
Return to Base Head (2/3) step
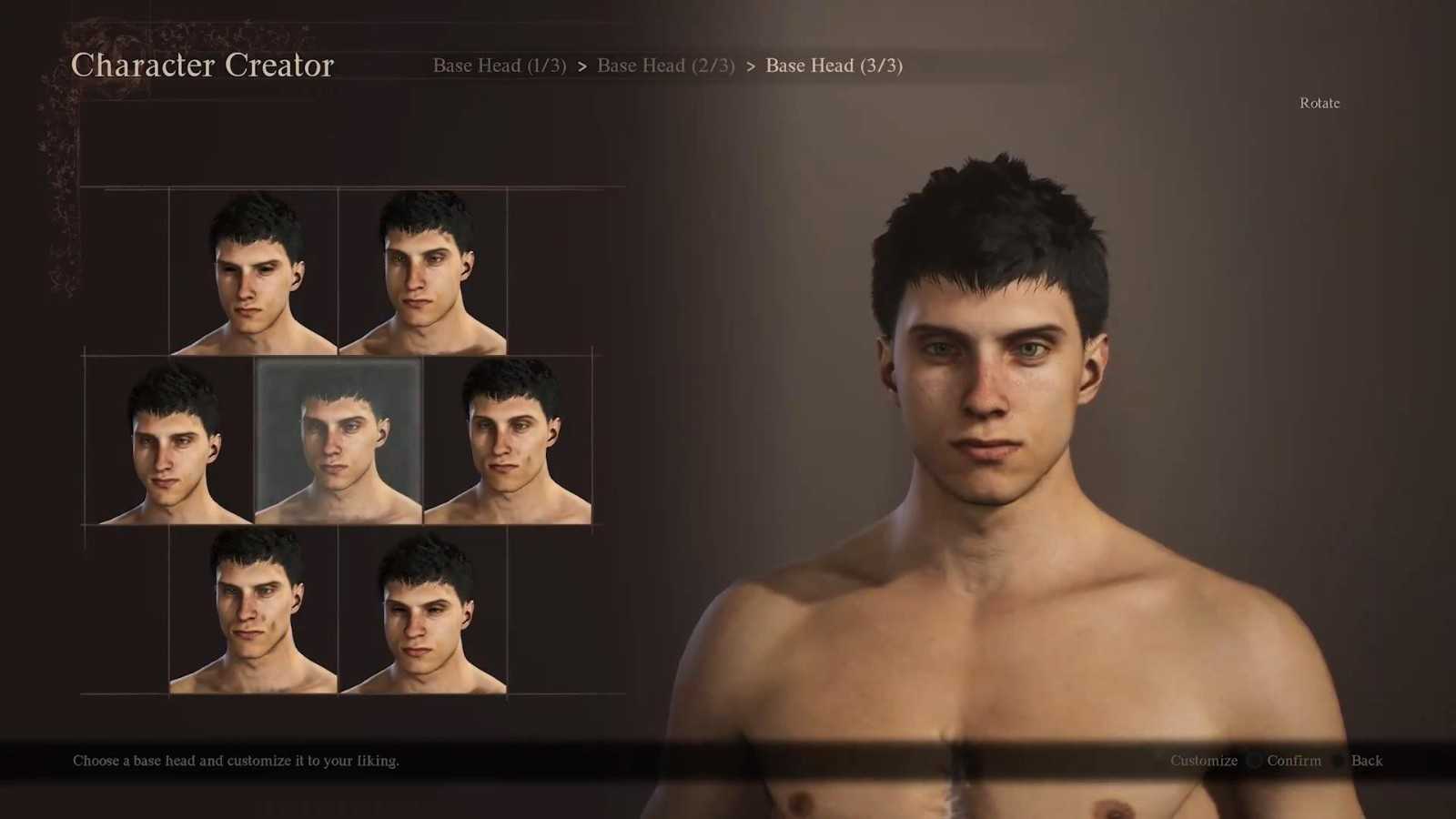[x=665, y=66]
